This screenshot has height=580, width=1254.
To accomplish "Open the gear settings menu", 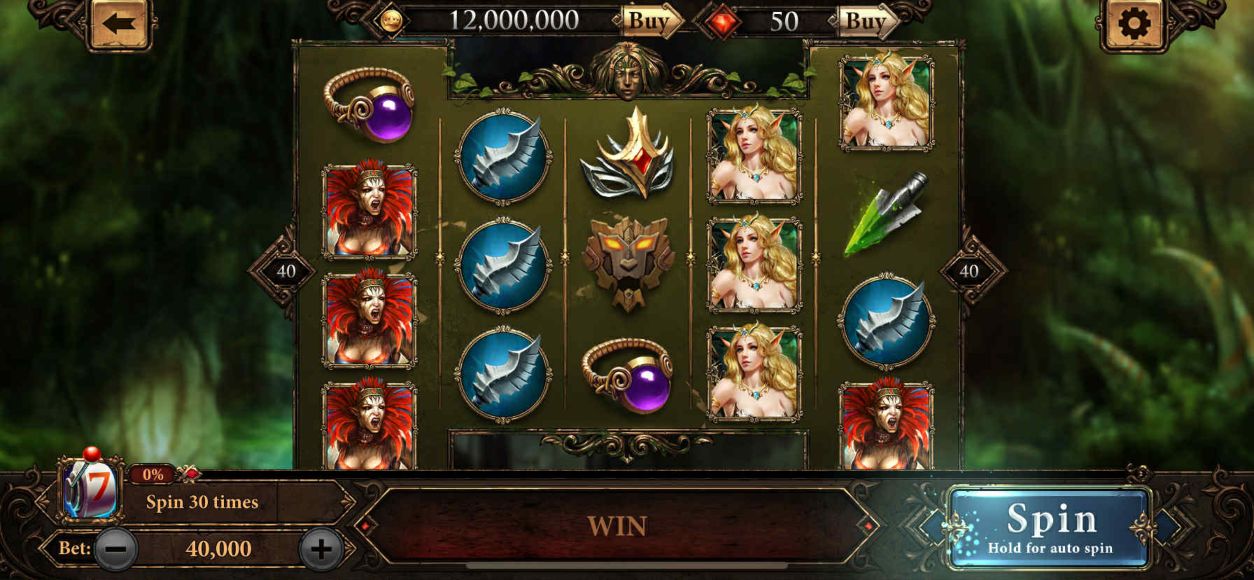I will coord(1134,23).
